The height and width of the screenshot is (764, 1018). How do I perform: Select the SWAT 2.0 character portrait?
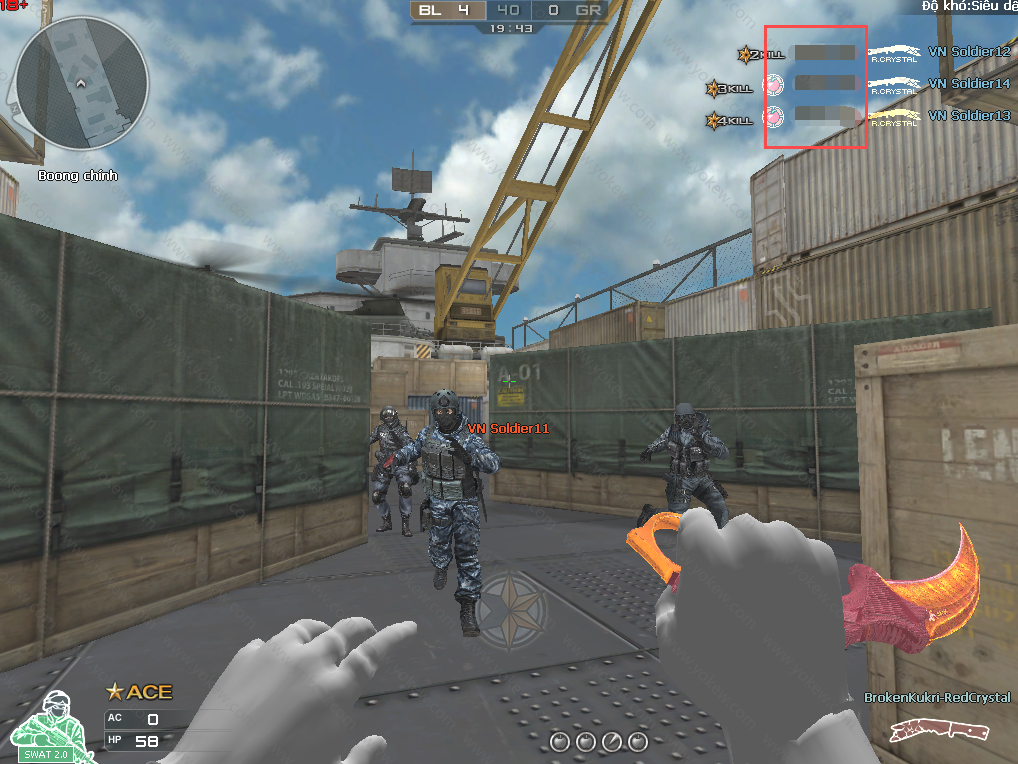(x=46, y=726)
